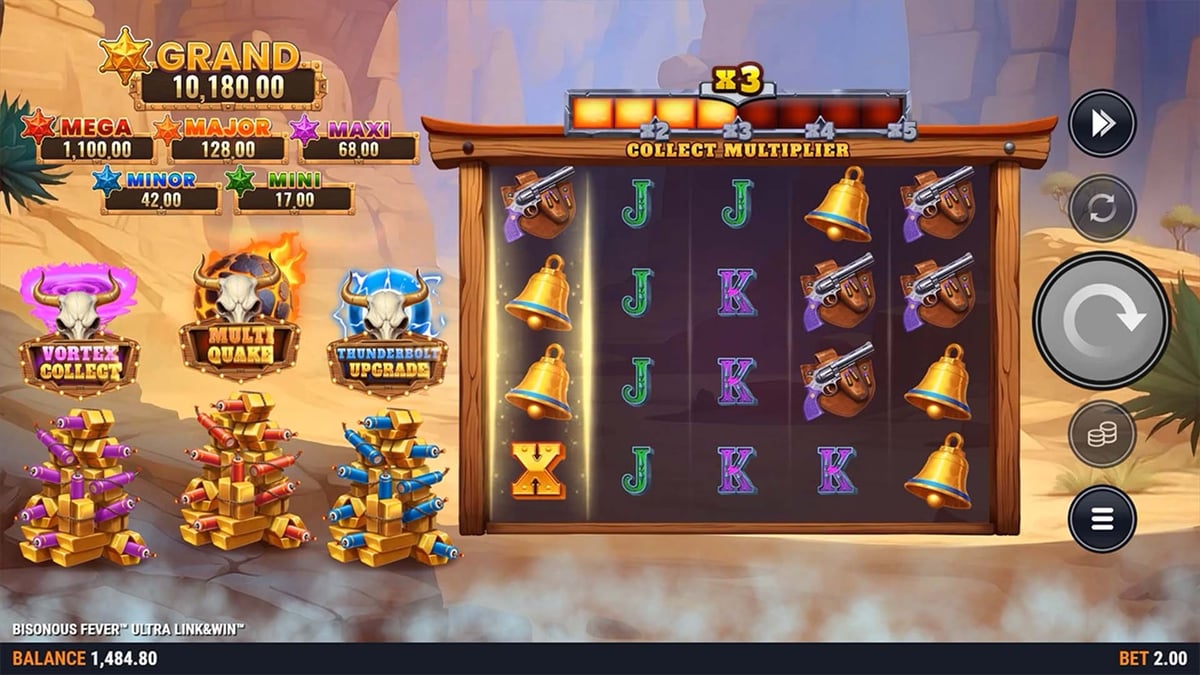
Task: Open the autoplay circular arrows button
Action: coord(1102,208)
